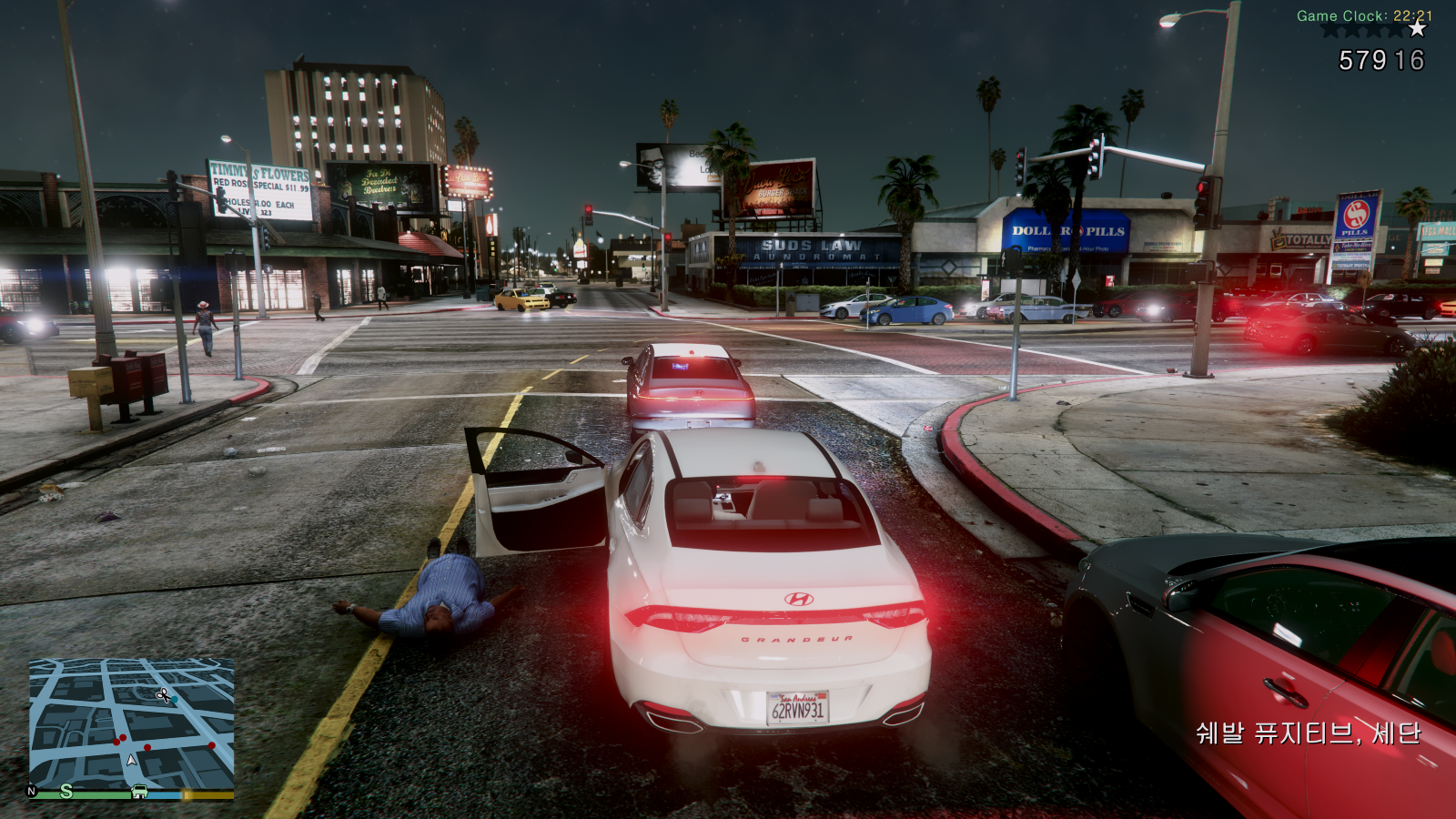Viewport: 1456px width, 819px height.
Task: Select the green S marker on minimap
Action: click(x=66, y=792)
